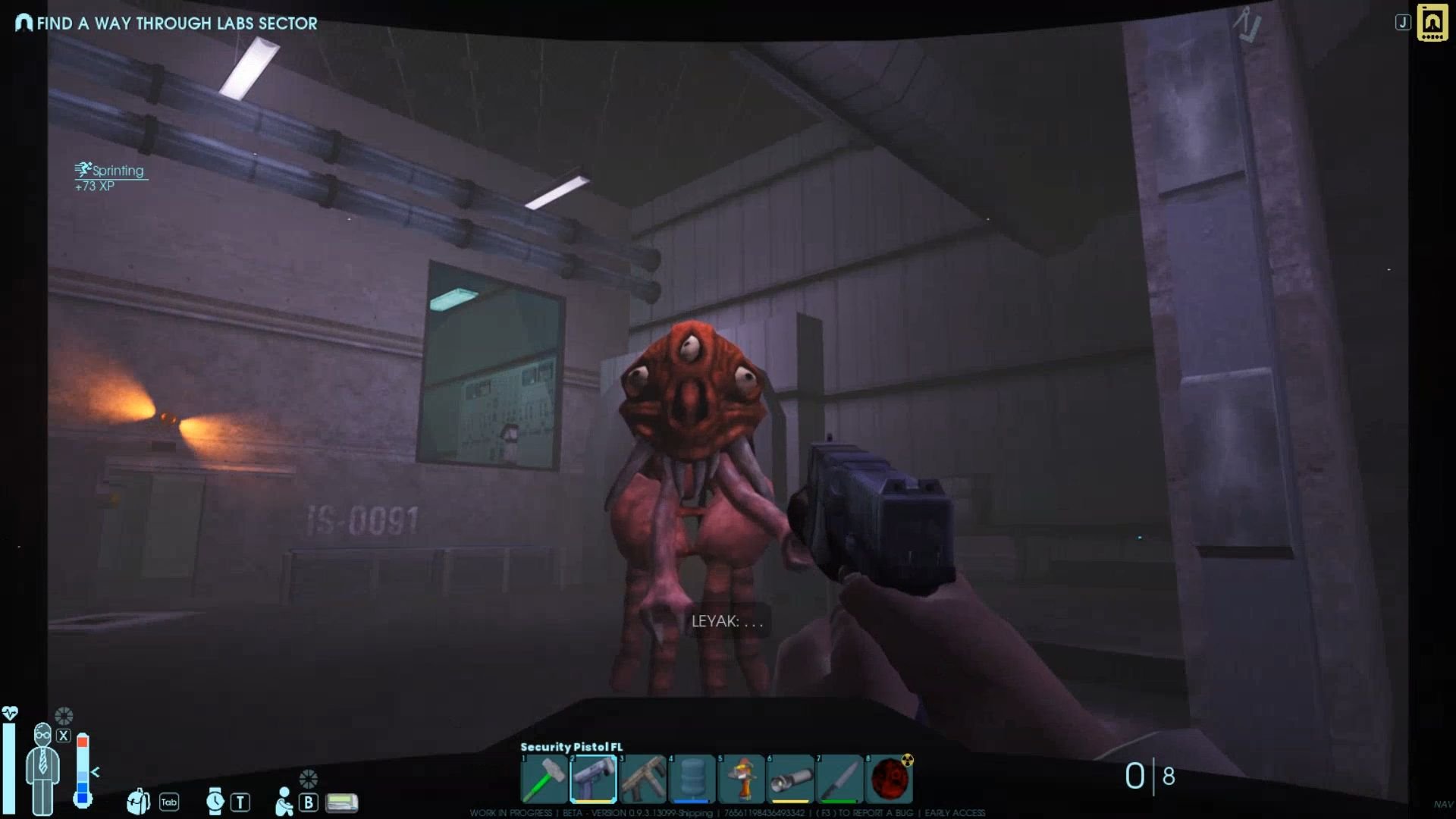Select the Security Pistol hotbar slot

[593, 779]
